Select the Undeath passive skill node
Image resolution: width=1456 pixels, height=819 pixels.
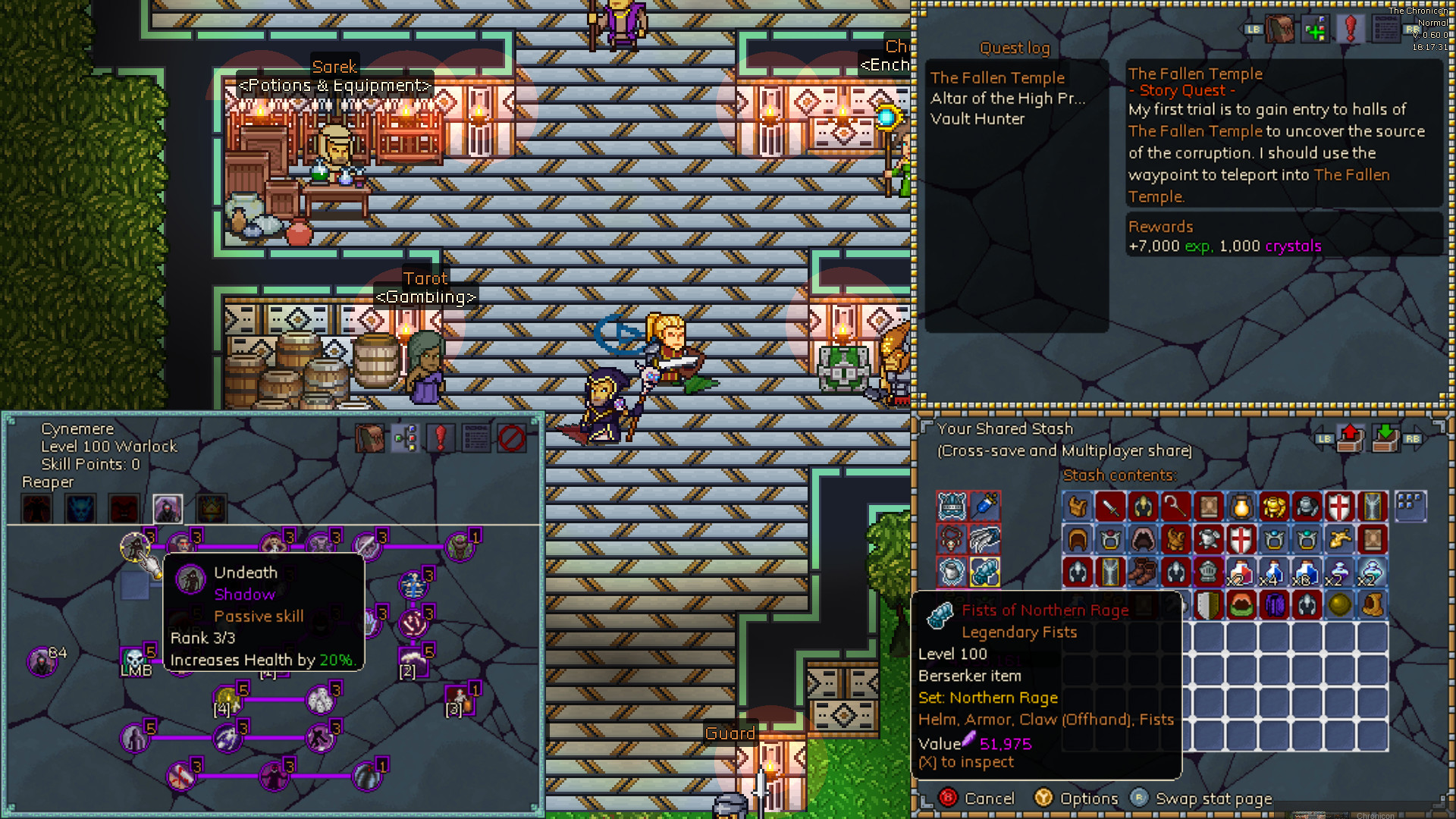(135, 546)
